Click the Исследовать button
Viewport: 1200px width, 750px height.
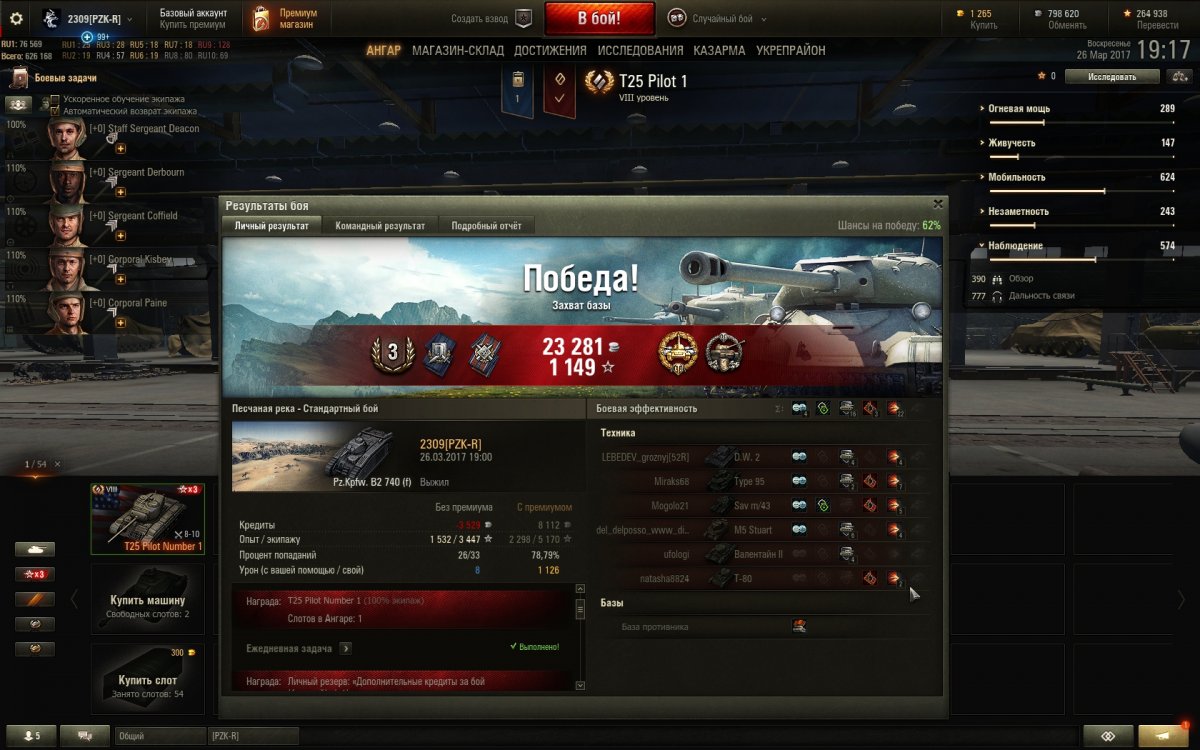point(1112,76)
